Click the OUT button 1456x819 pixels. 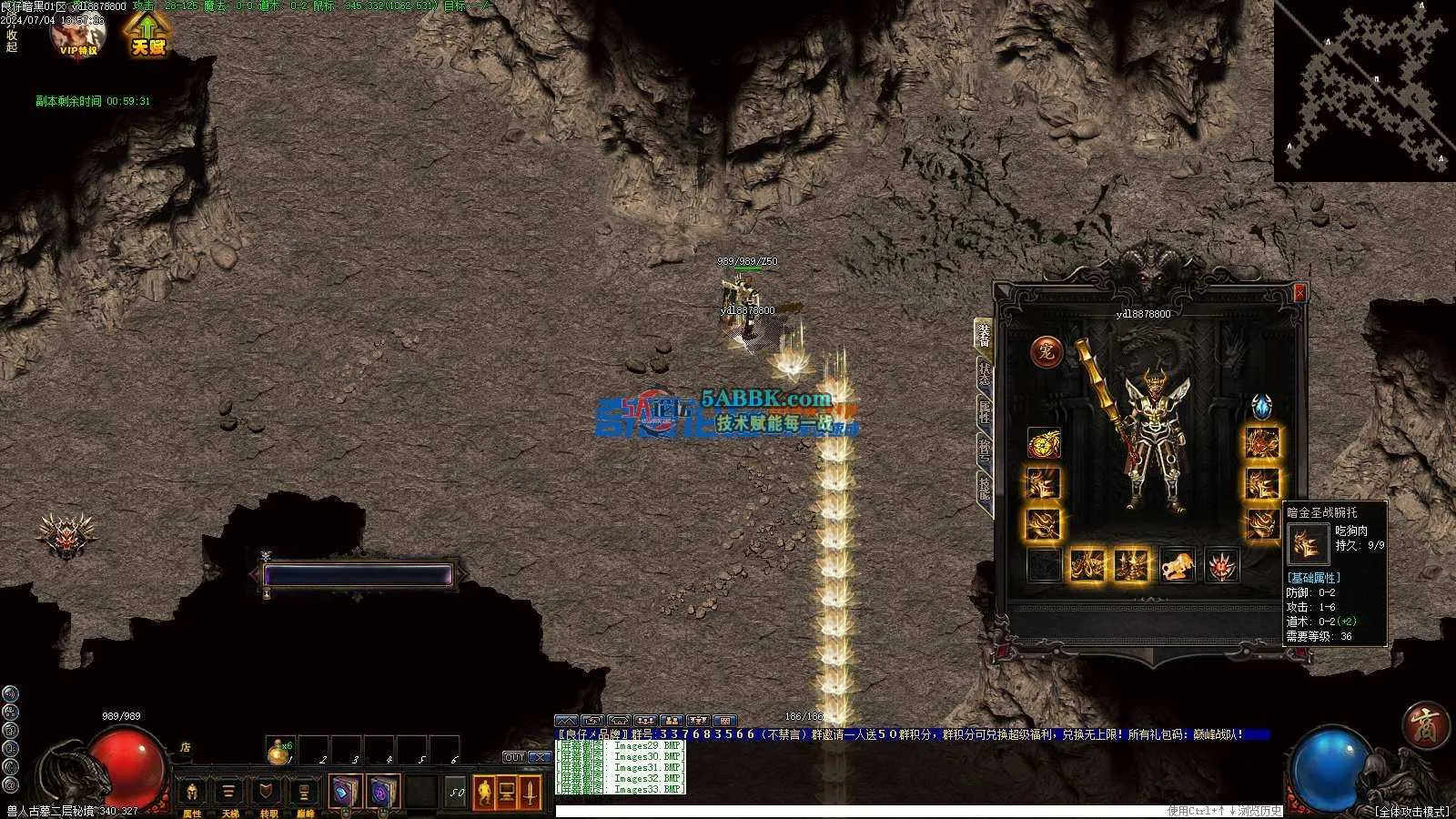pyautogui.click(x=515, y=757)
